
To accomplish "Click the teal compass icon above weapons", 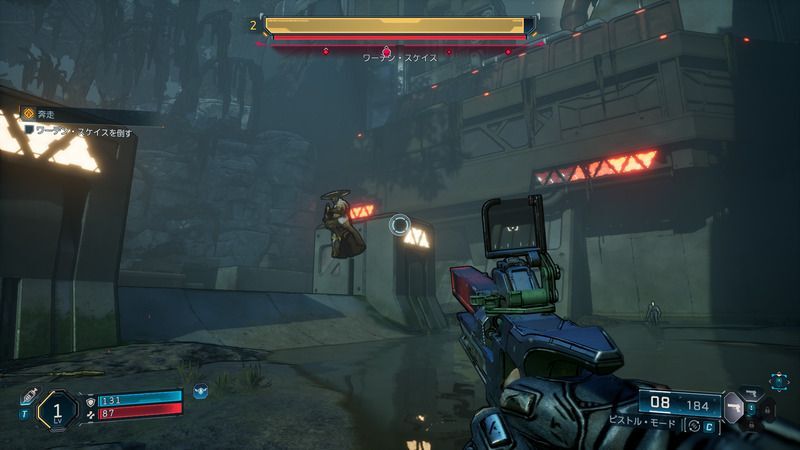I will (x=777, y=379).
